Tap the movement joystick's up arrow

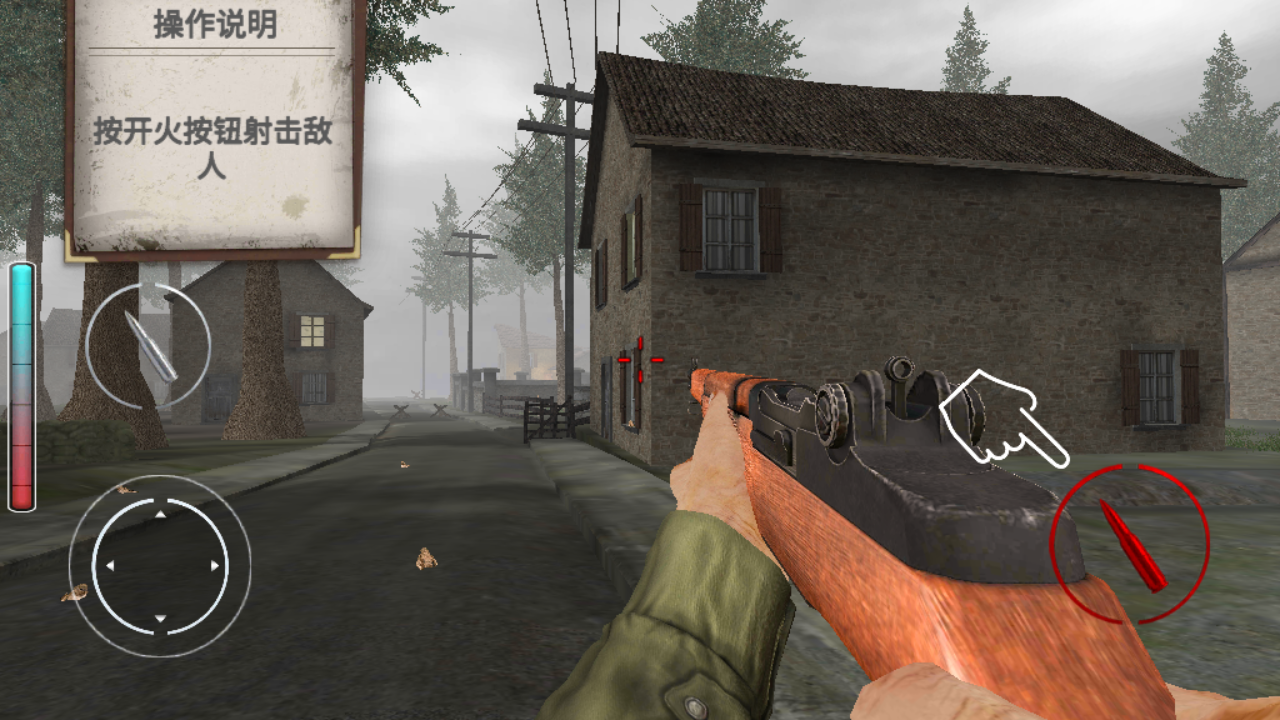[x=160, y=514]
